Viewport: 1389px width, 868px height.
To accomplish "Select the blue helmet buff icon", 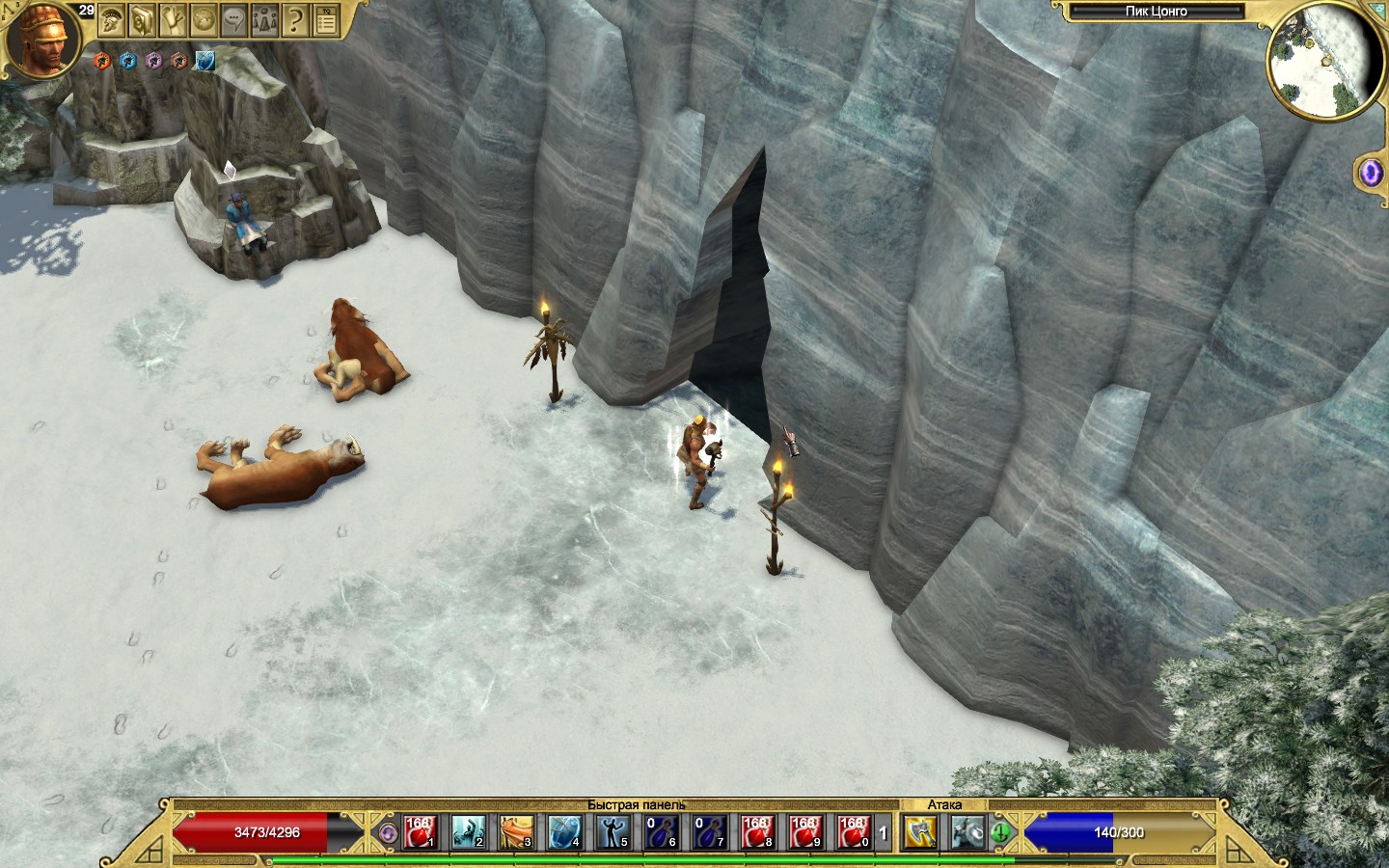I will click(128, 61).
